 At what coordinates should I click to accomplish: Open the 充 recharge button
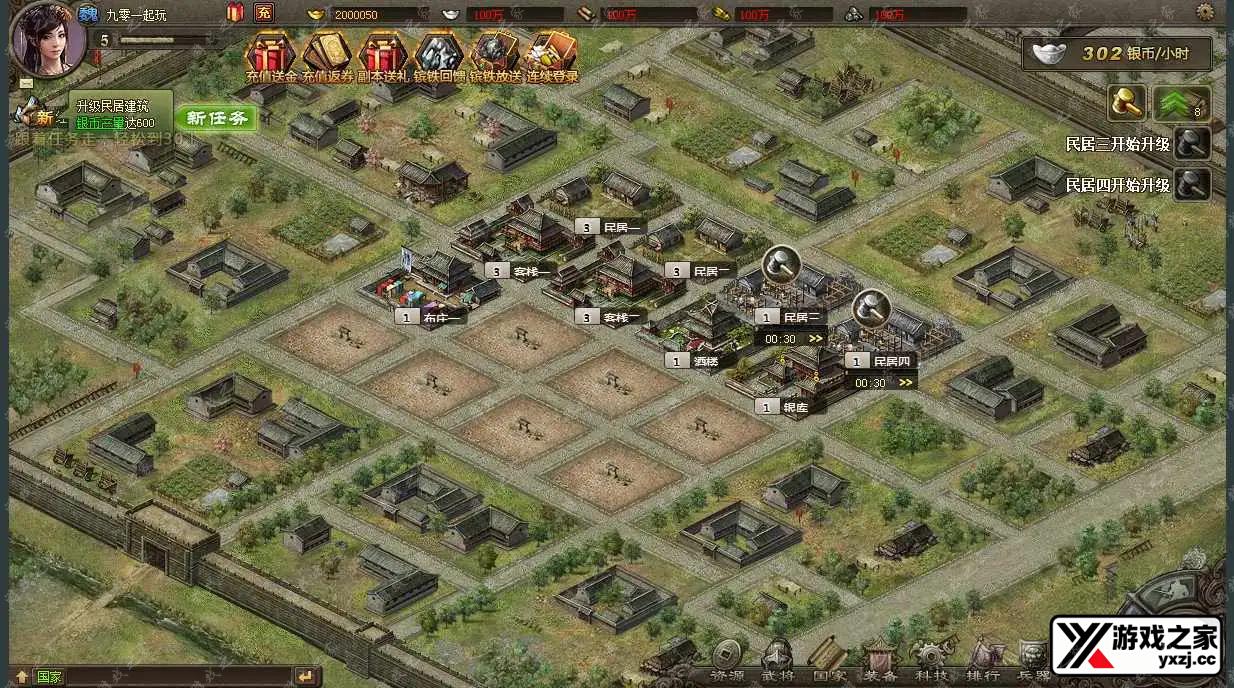pos(264,13)
